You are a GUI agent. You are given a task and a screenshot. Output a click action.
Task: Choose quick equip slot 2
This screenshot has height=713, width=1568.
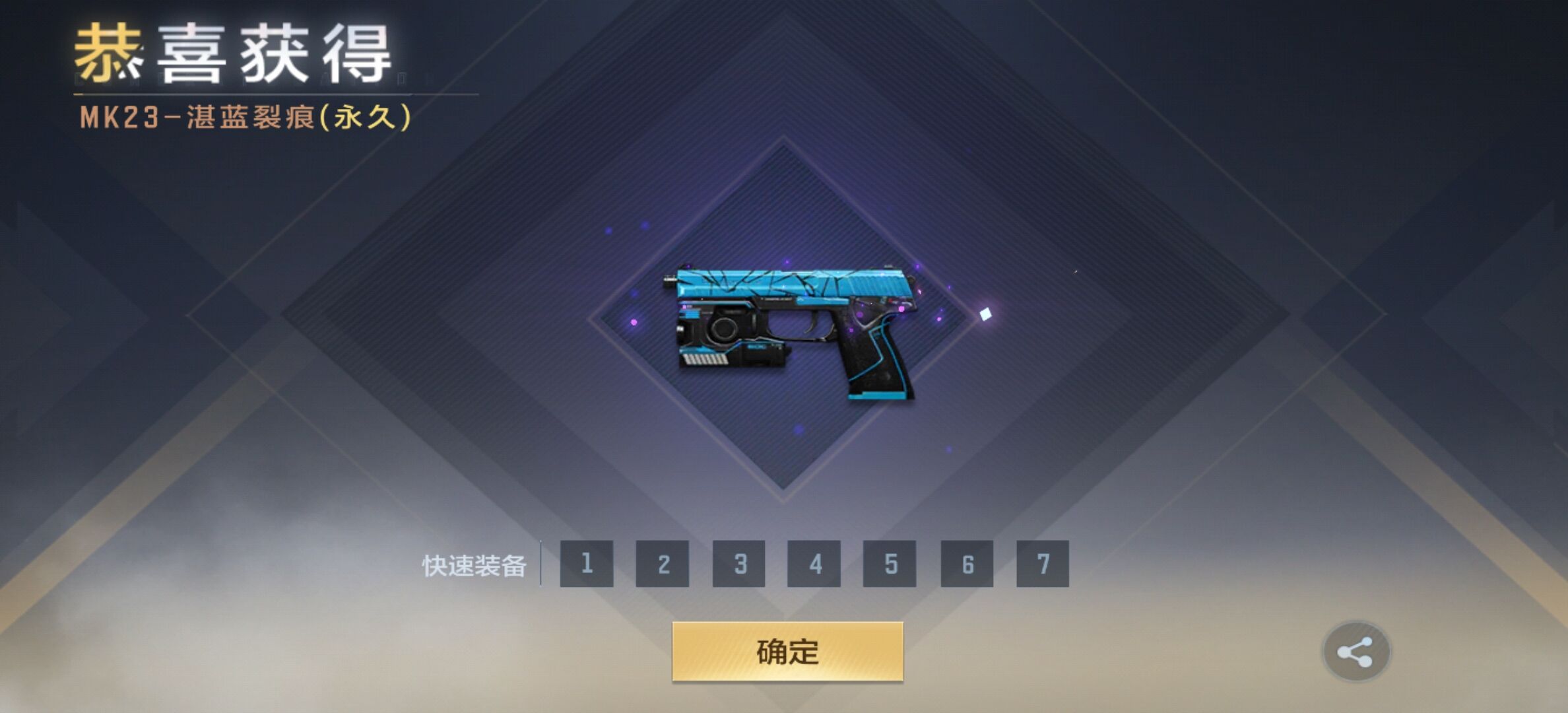point(663,564)
